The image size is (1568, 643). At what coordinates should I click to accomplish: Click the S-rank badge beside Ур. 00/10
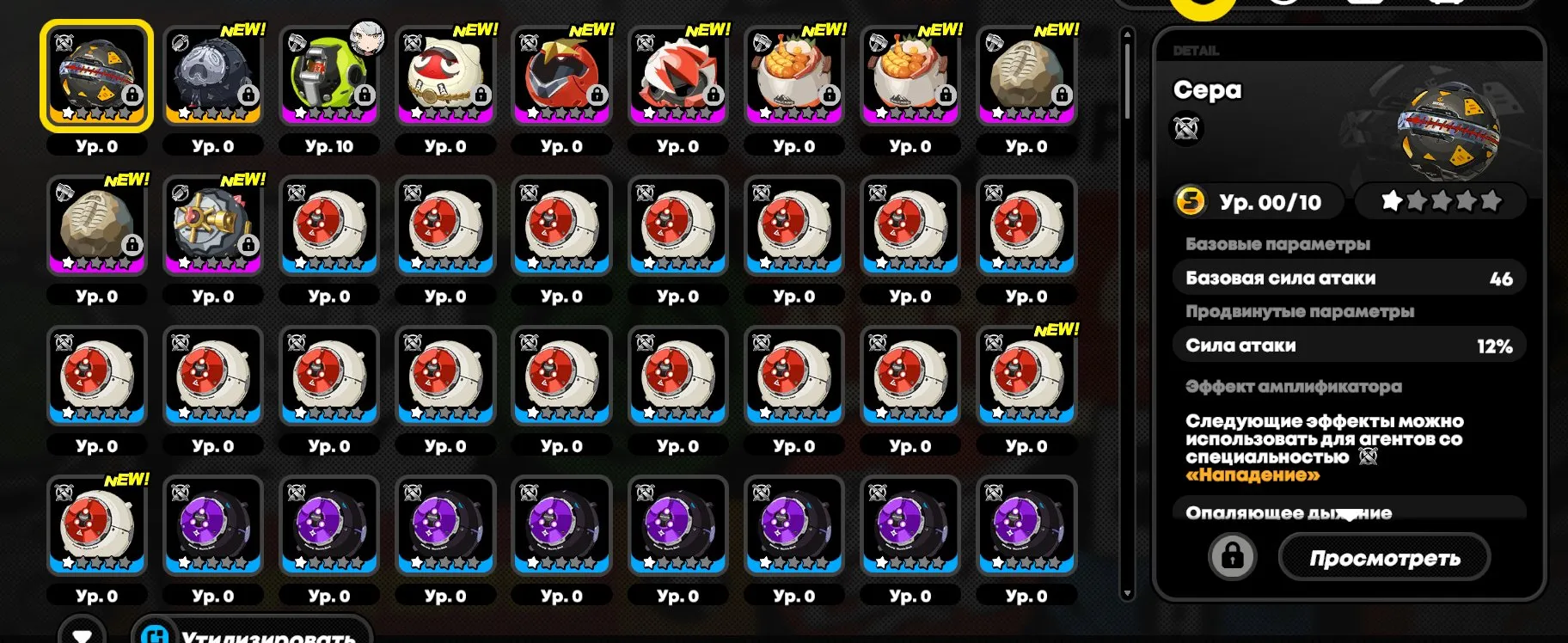point(1193,201)
